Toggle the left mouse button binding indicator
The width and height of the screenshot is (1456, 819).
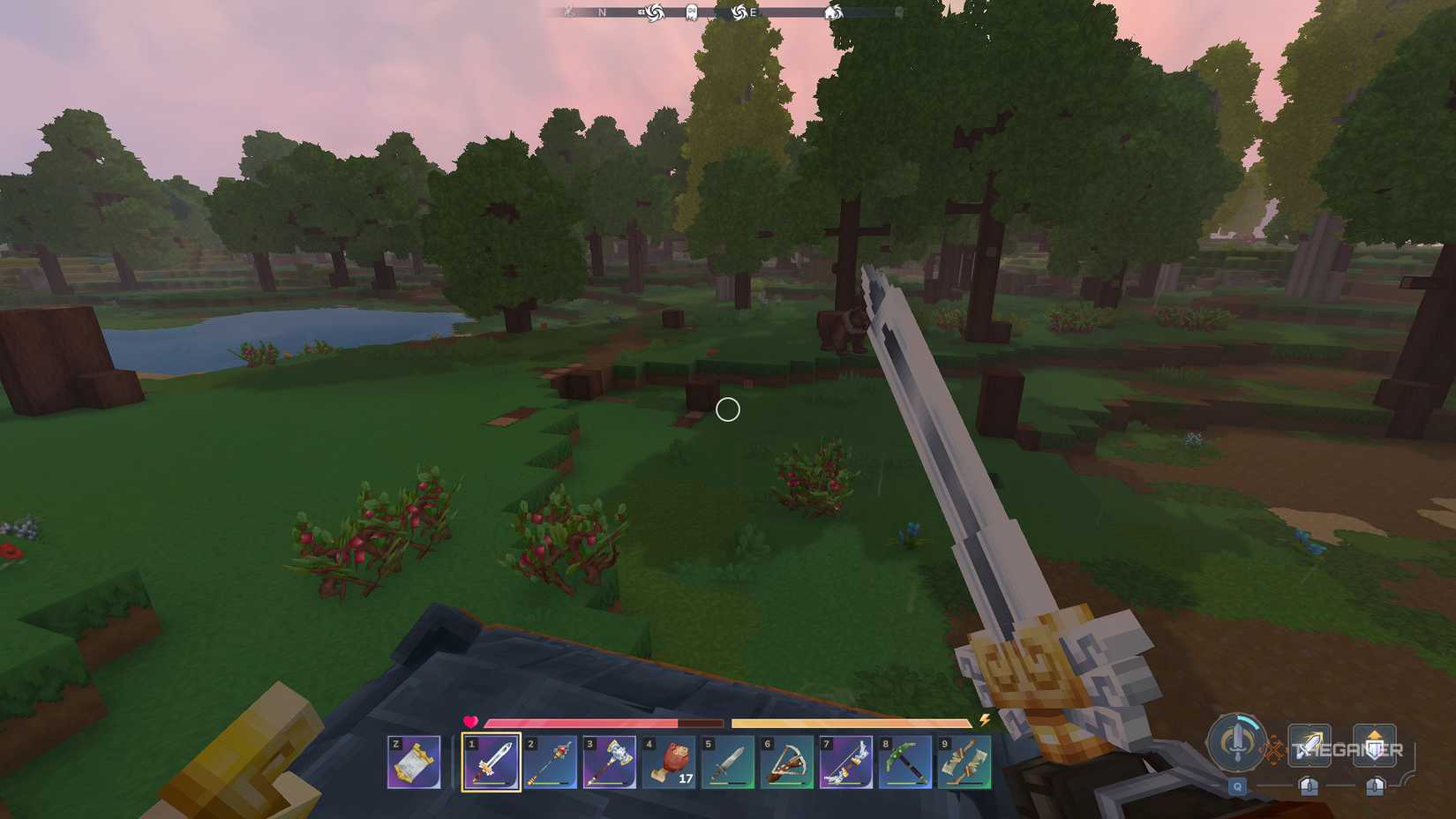coord(1310,786)
